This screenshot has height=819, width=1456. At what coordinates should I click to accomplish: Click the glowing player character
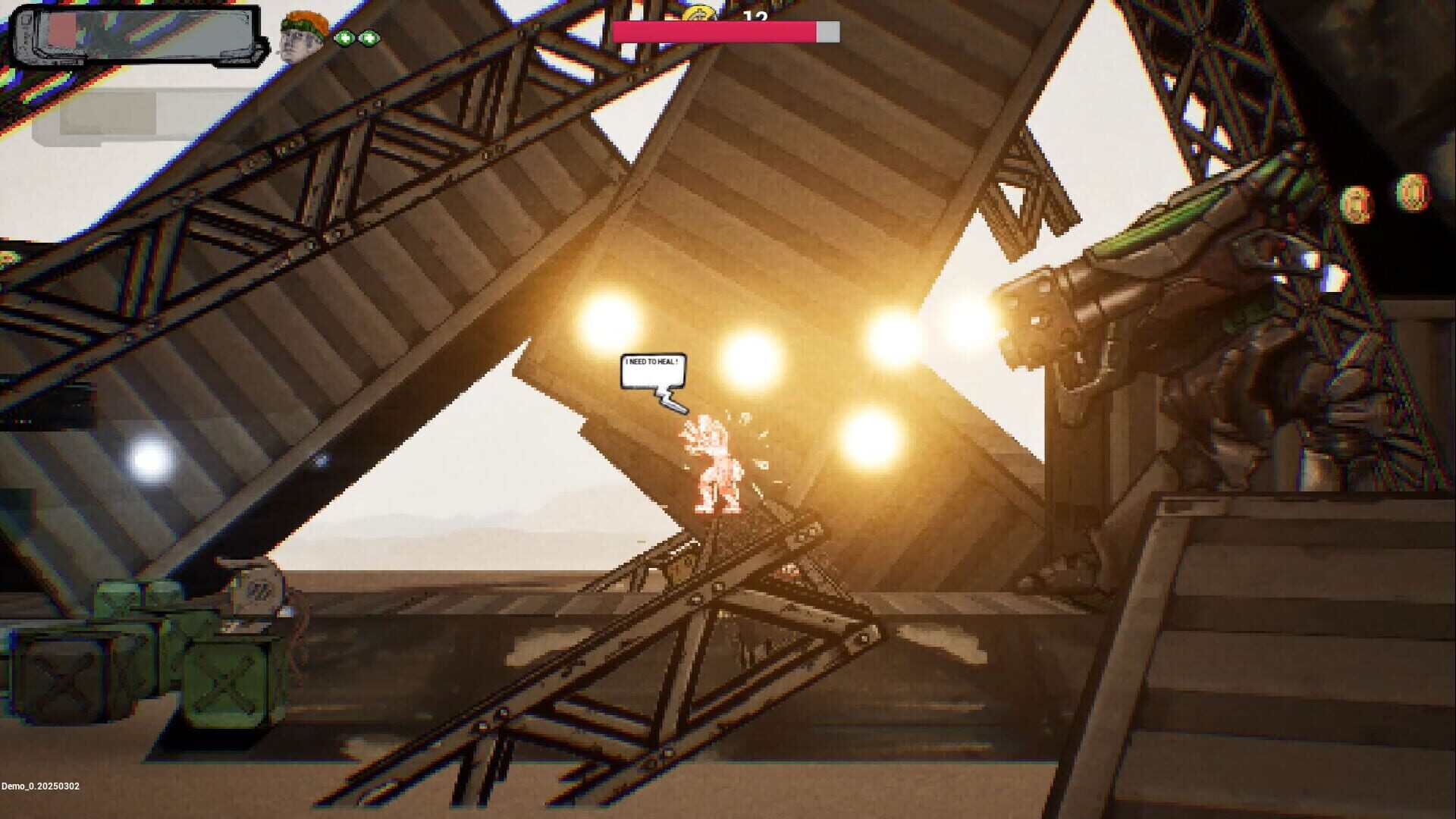pos(713,466)
